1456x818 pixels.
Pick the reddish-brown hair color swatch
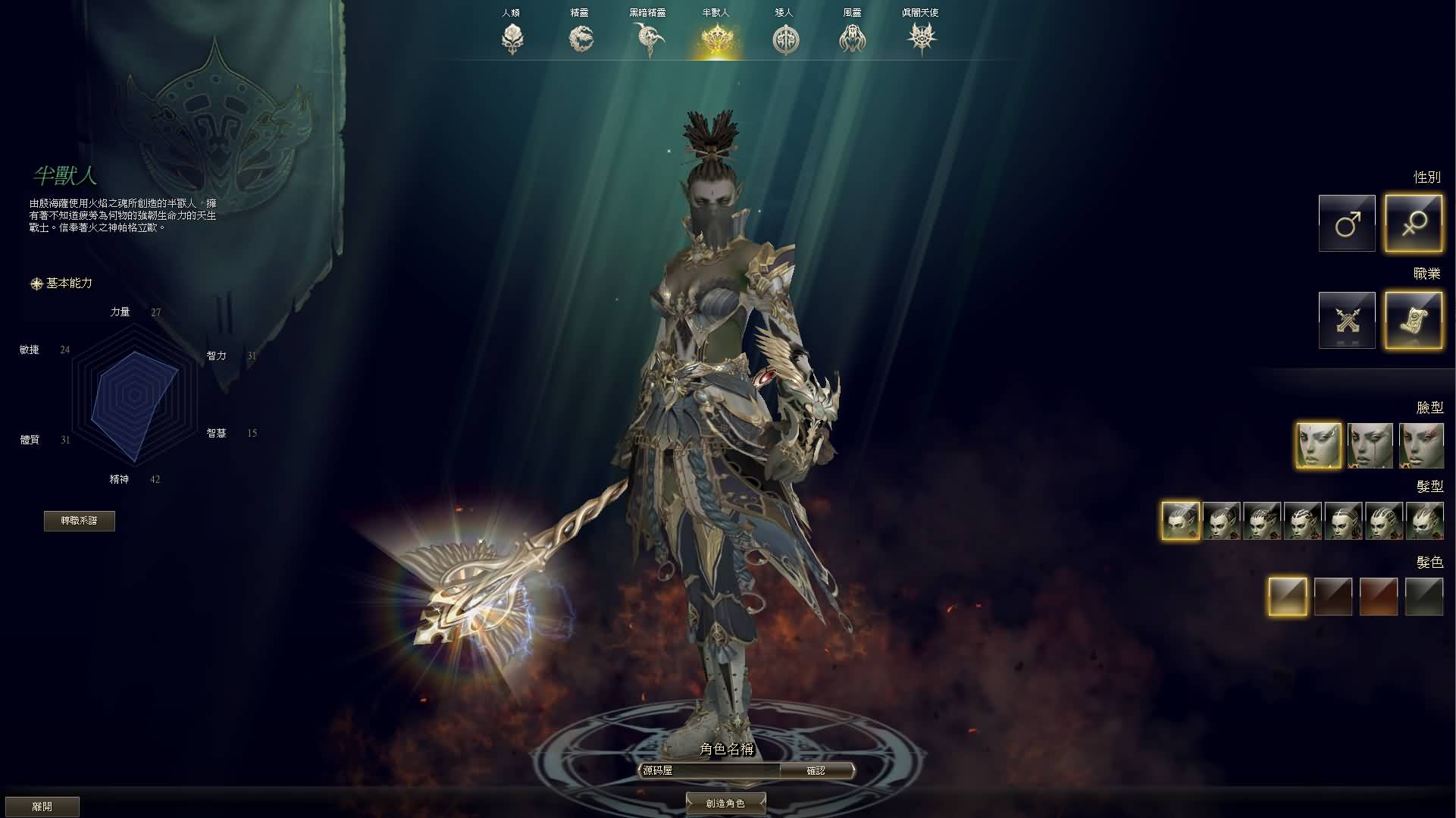click(x=1378, y=596)
